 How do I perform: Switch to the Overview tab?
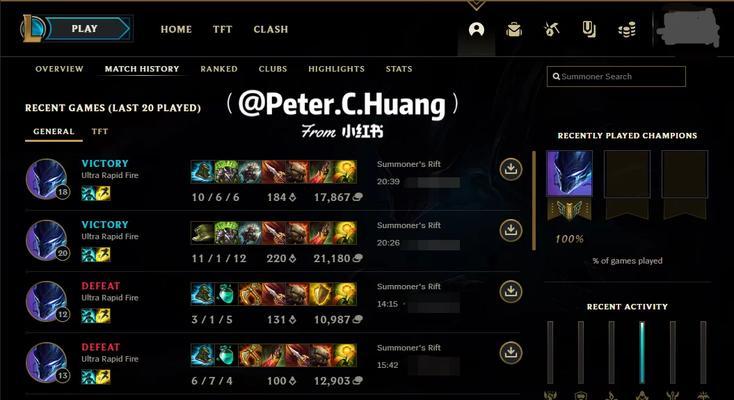59,69
